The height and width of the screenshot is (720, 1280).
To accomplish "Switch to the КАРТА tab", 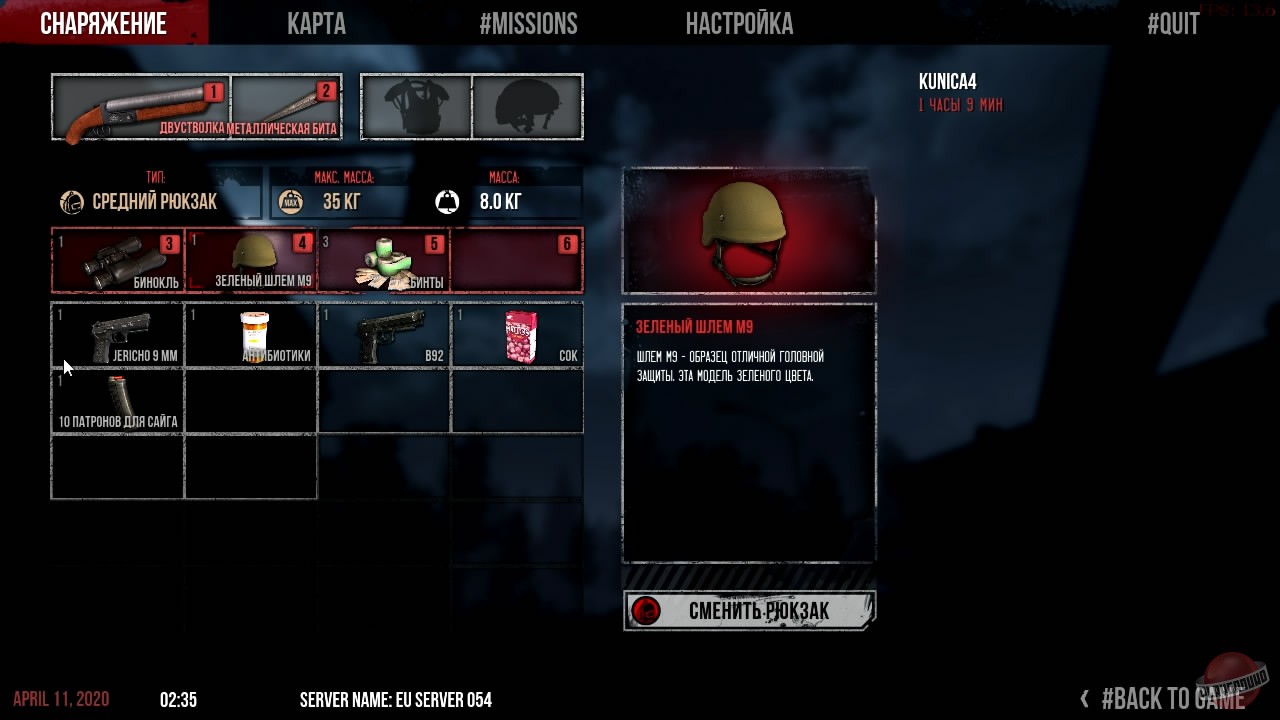I will click(316, 23).
